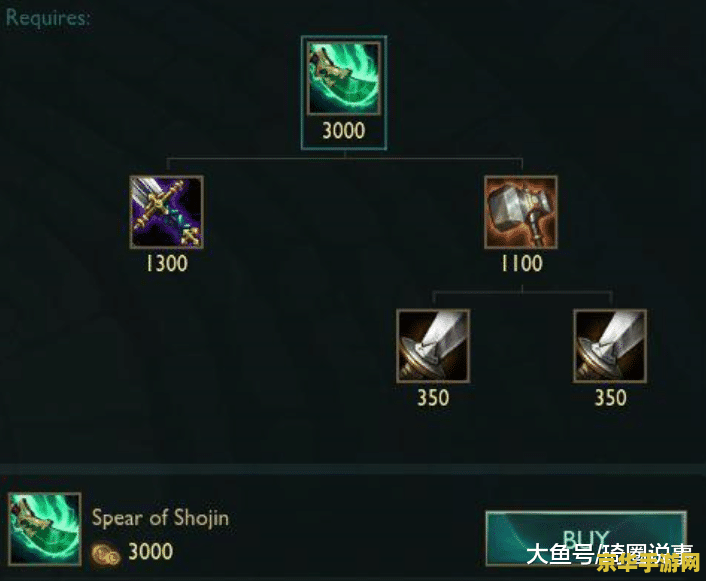Viewport: 706px width, 581px height.
Task: Select the highlighted Spear of Shojin in build tree
Action: (x=344, y=80)
